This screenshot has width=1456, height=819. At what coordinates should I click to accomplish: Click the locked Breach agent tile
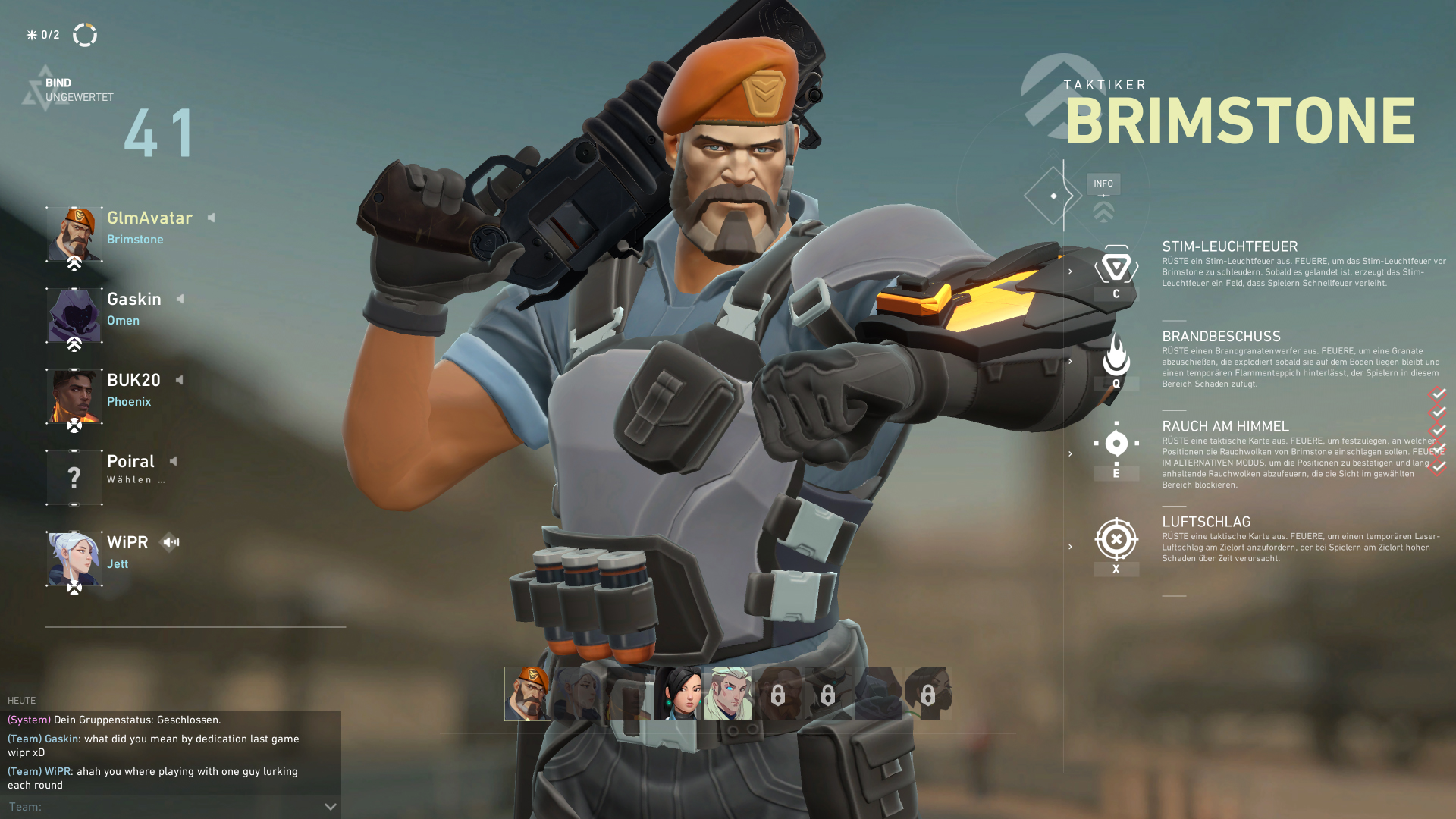(x=778, y=694)
